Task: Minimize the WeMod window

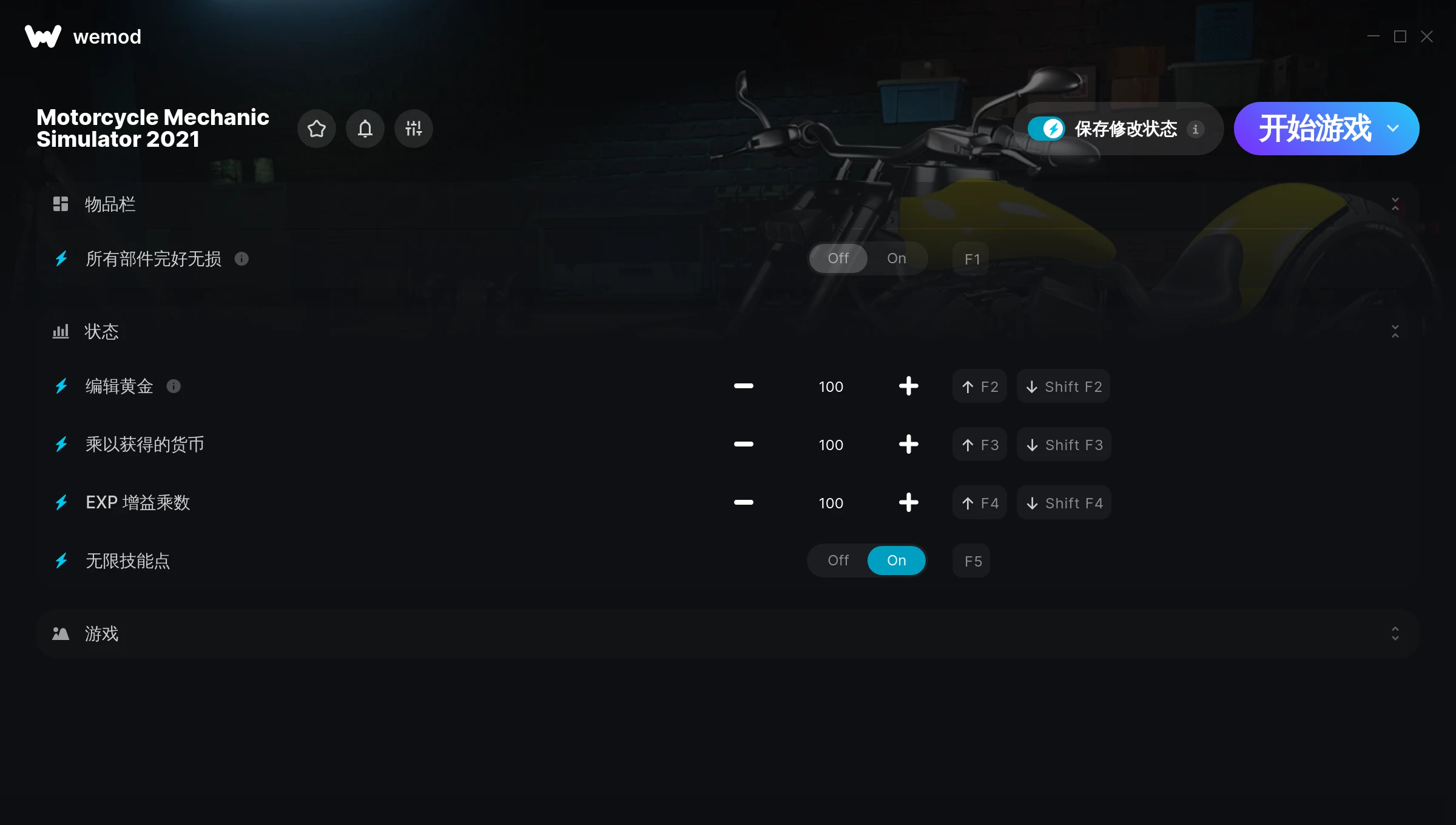Action: [x=1373, y=37]
